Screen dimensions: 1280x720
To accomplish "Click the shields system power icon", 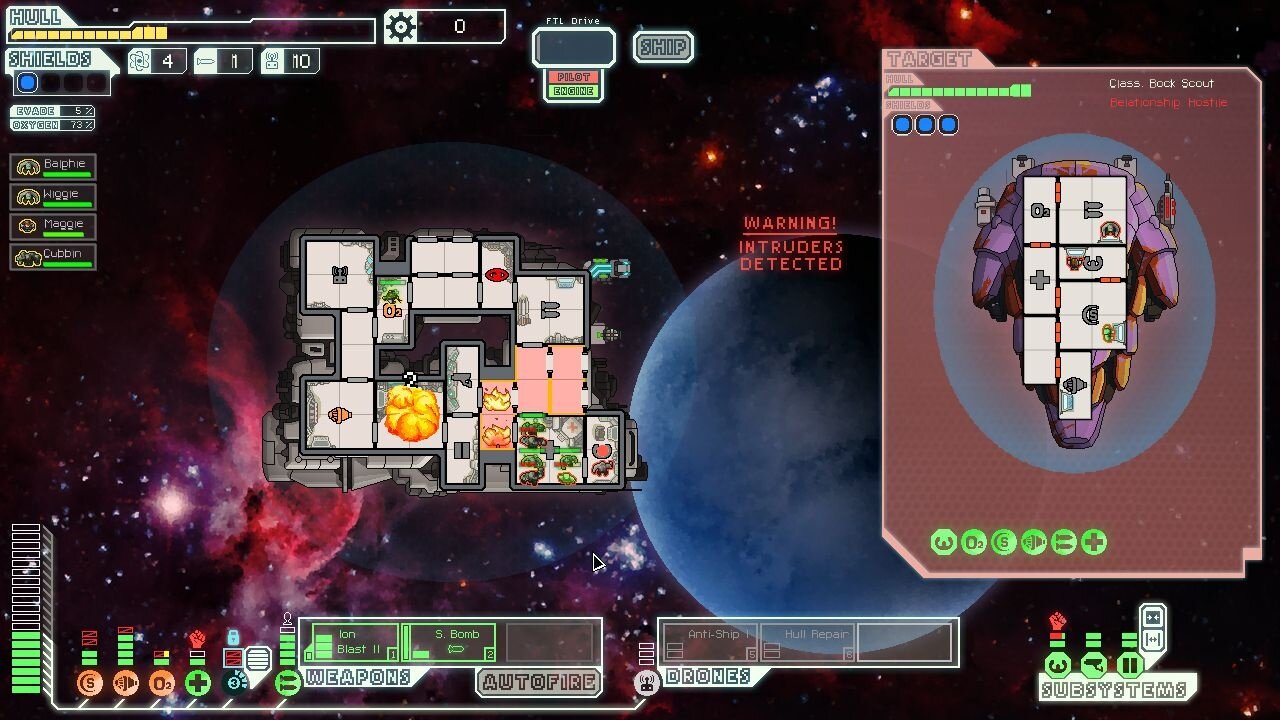I will click(90, 683).
